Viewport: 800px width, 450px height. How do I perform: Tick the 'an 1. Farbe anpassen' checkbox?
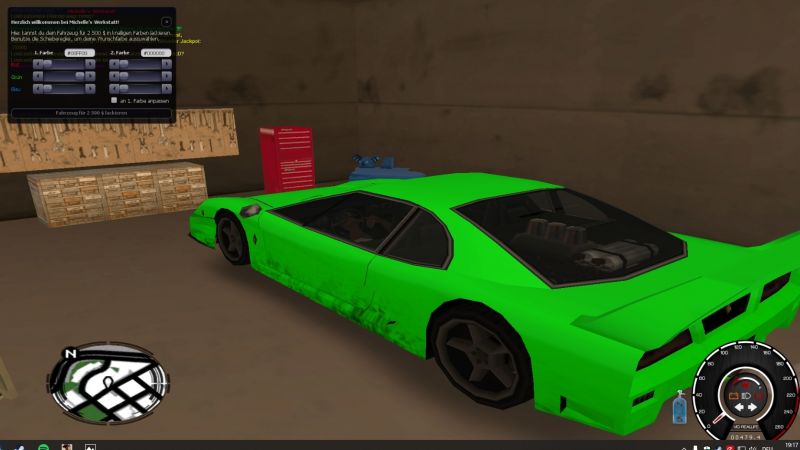[113, 101]
